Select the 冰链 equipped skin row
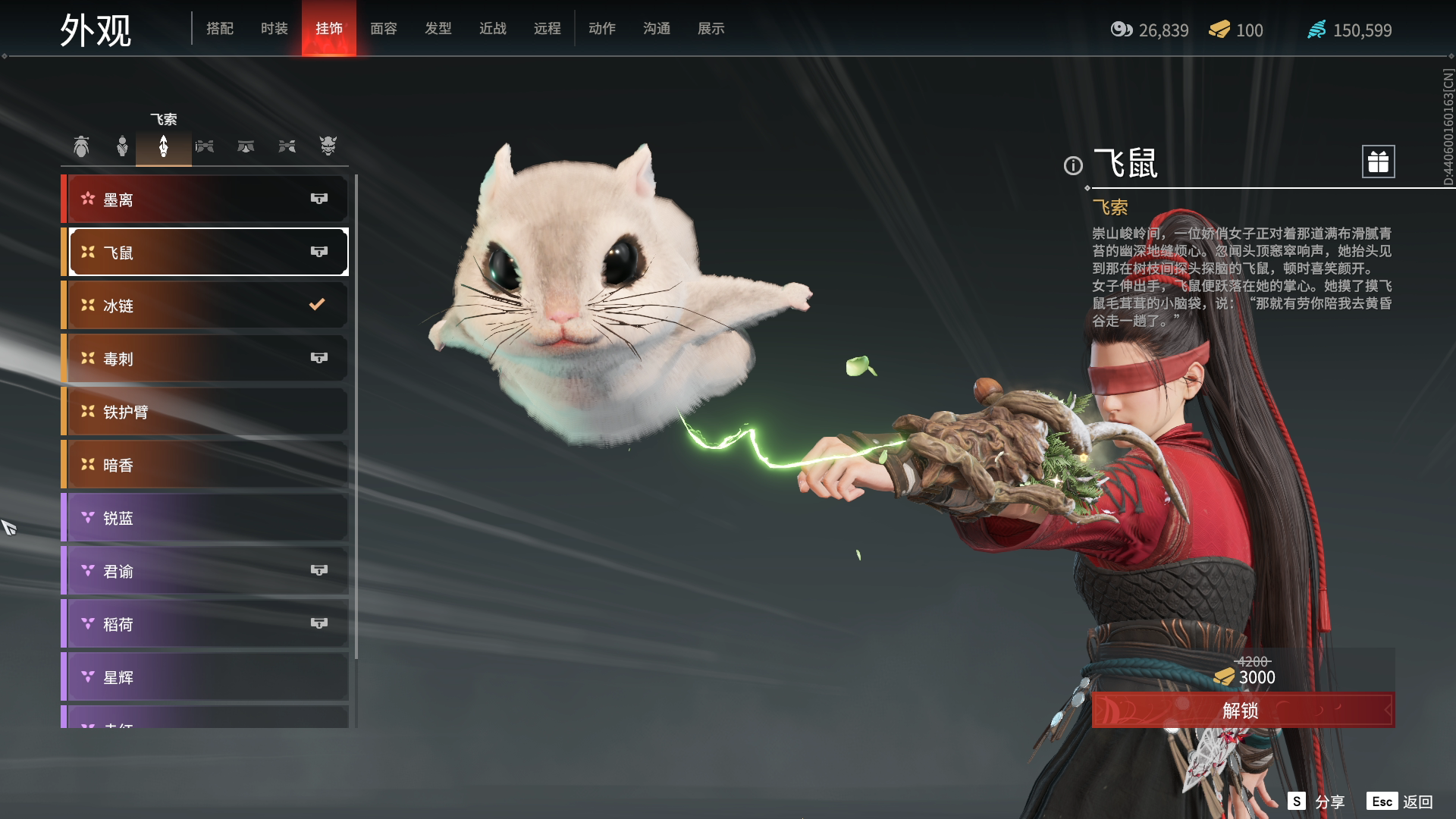Image resolution: width=1456 pixels, height=819 pixels. [206, 306]
